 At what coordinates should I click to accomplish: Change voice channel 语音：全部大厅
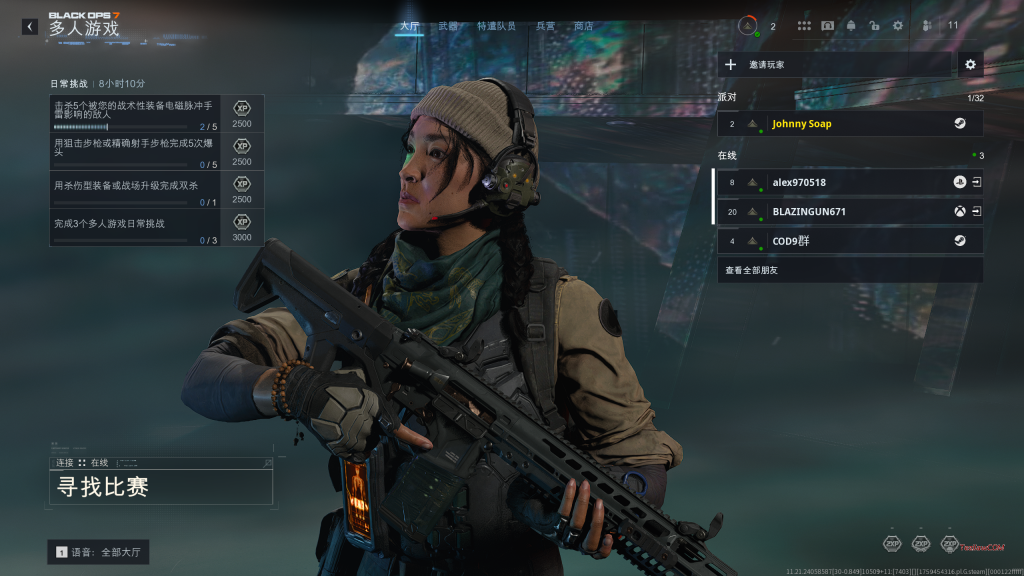99,552
